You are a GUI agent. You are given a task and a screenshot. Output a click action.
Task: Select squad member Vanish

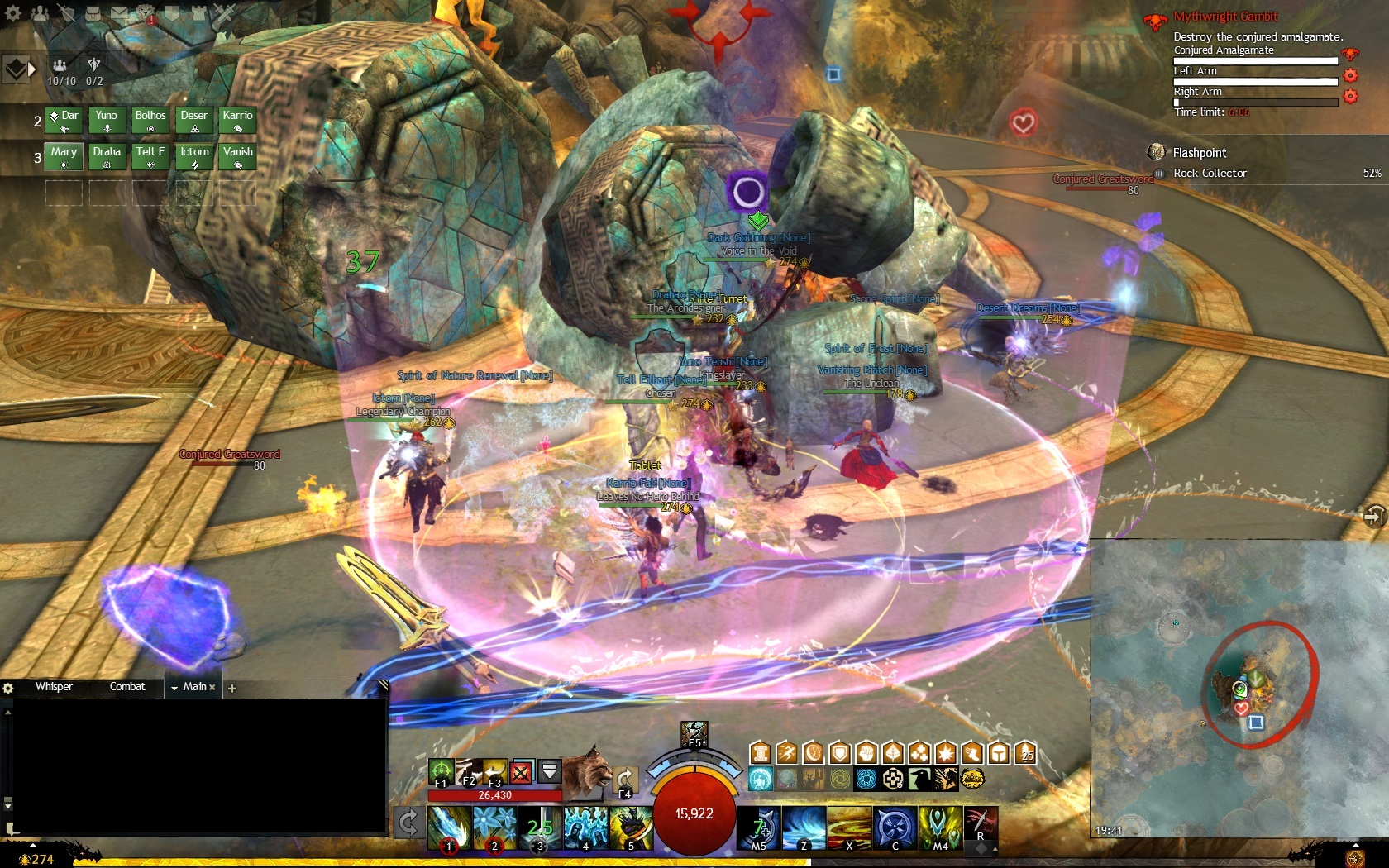[x=237, y=155]
